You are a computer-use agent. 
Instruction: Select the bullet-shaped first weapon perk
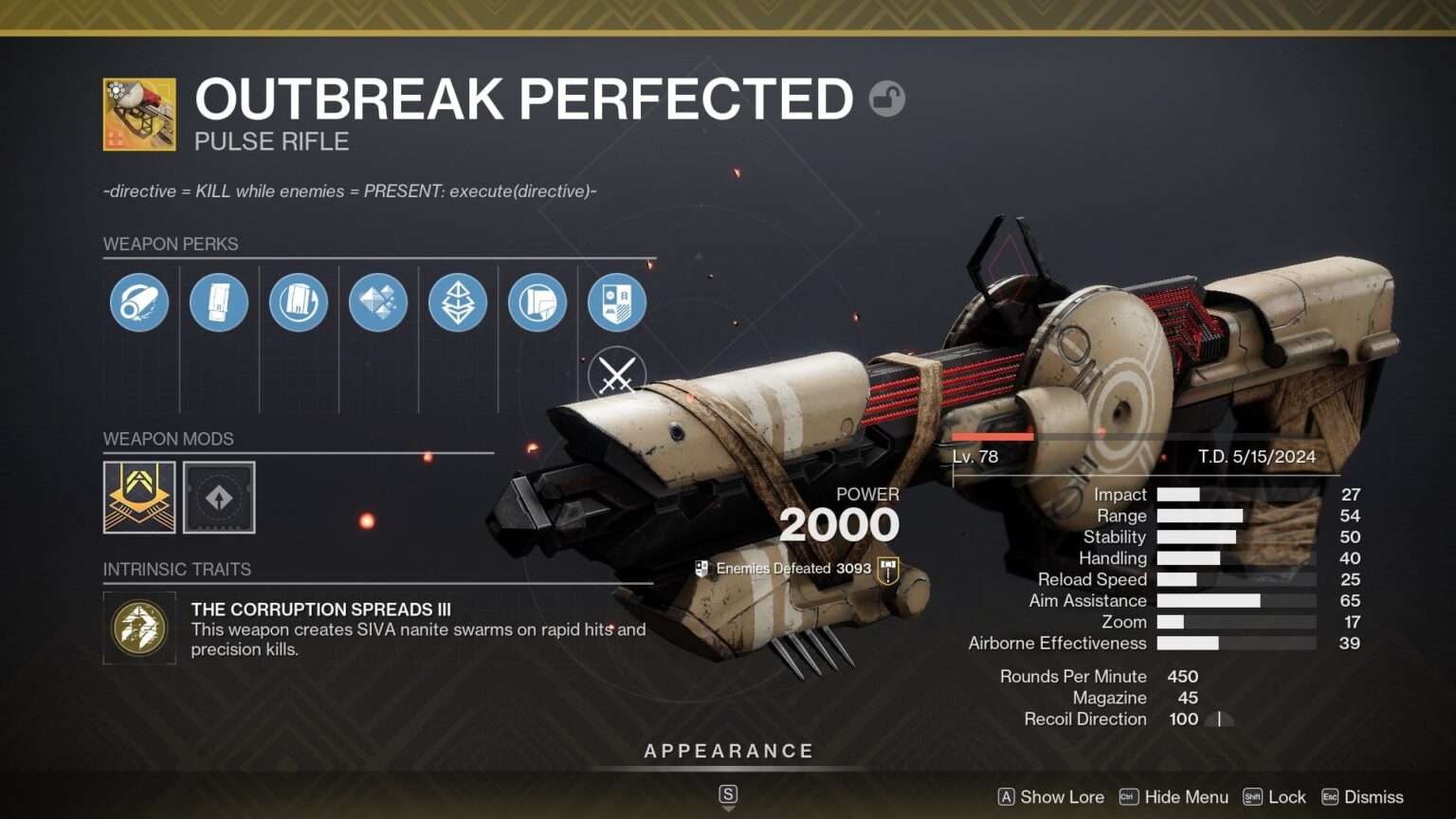[x=139, y=301]
